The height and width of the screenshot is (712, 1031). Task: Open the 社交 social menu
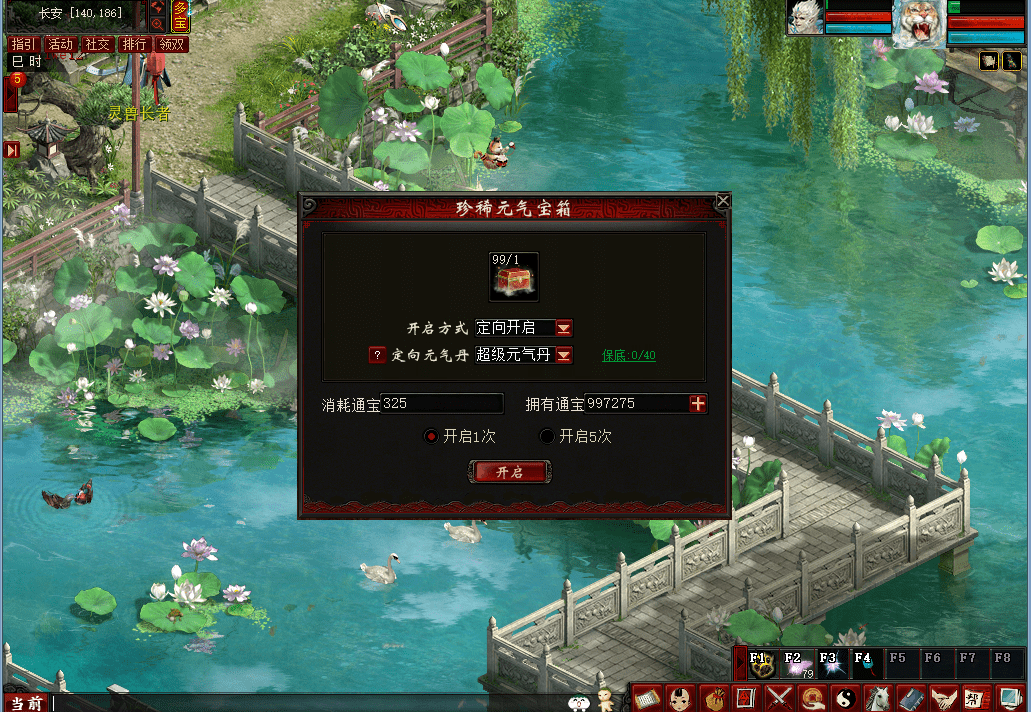coord(98,44)
